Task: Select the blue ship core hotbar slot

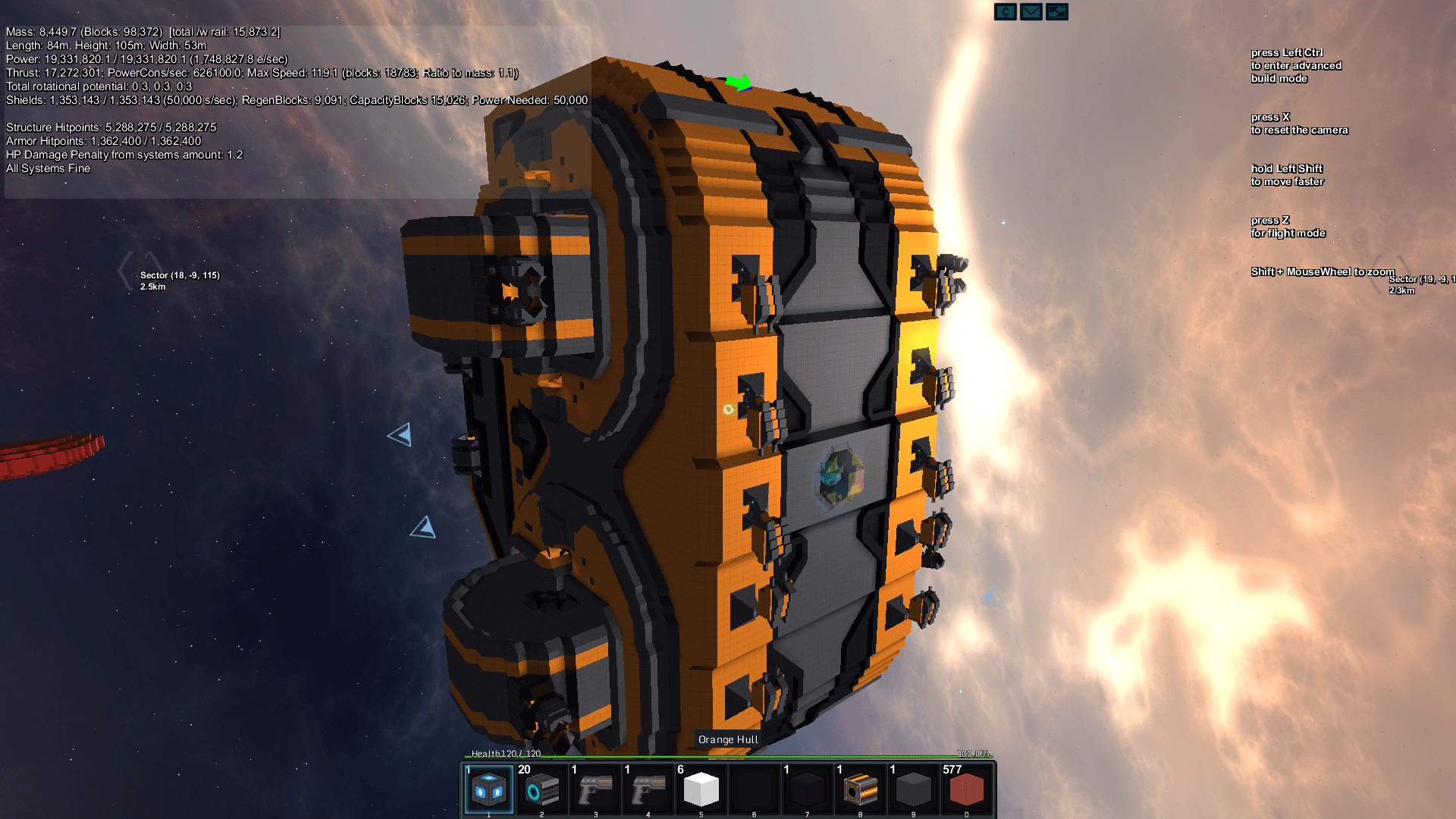Action: pos(489,789)
